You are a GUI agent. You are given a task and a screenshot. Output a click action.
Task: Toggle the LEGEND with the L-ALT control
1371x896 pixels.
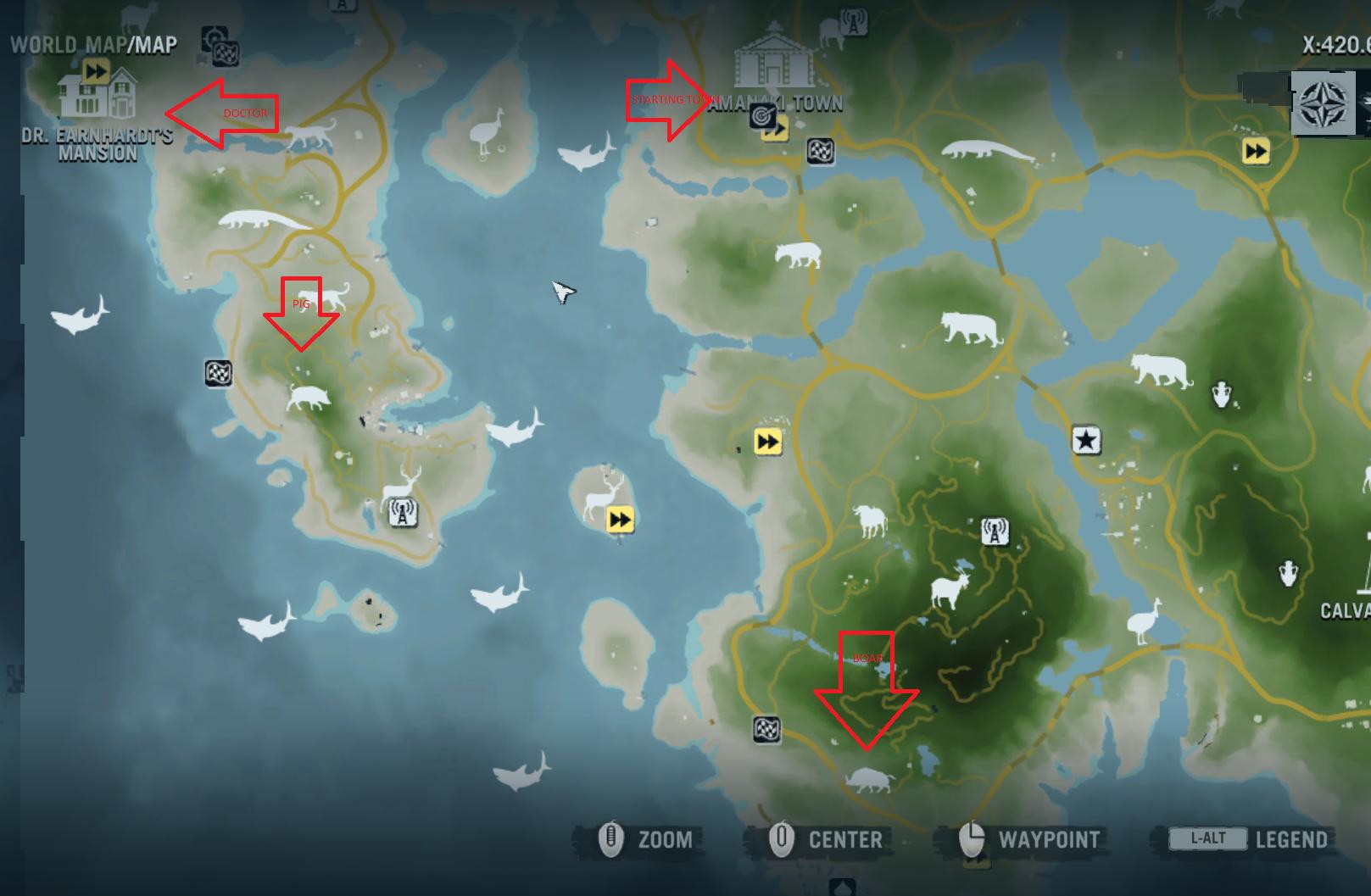coord(1208,838)
